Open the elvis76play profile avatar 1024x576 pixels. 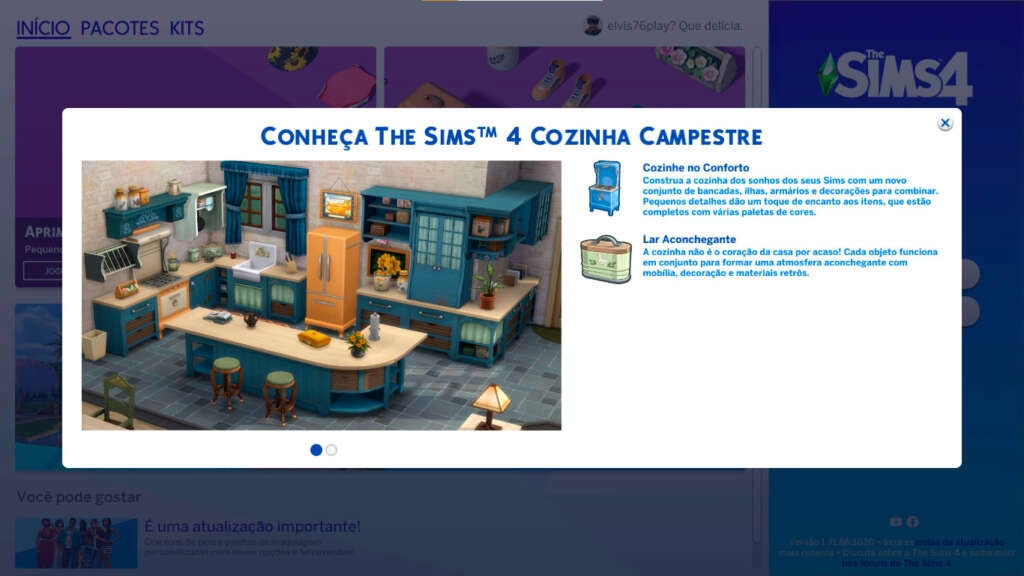tap(593, 26)
